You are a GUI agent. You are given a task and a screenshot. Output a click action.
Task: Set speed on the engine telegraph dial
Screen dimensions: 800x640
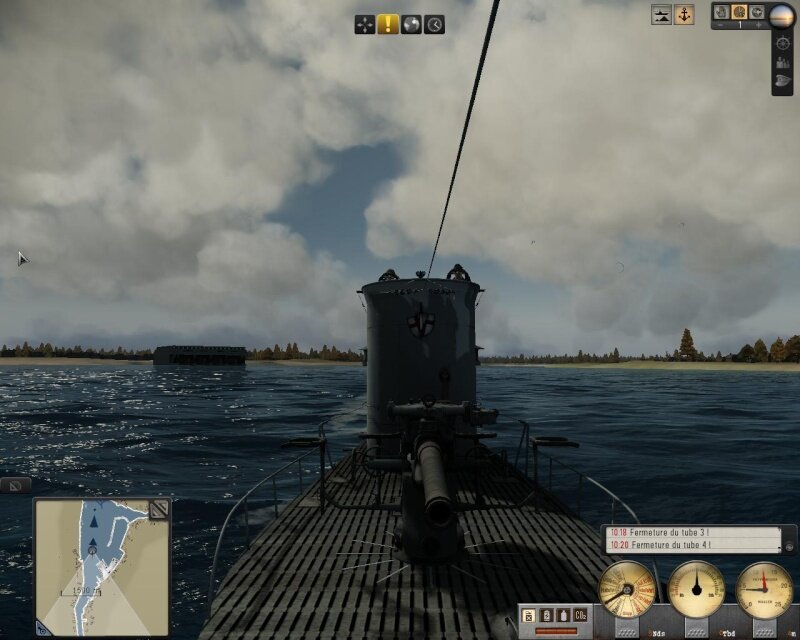click(x=627, y=589)
